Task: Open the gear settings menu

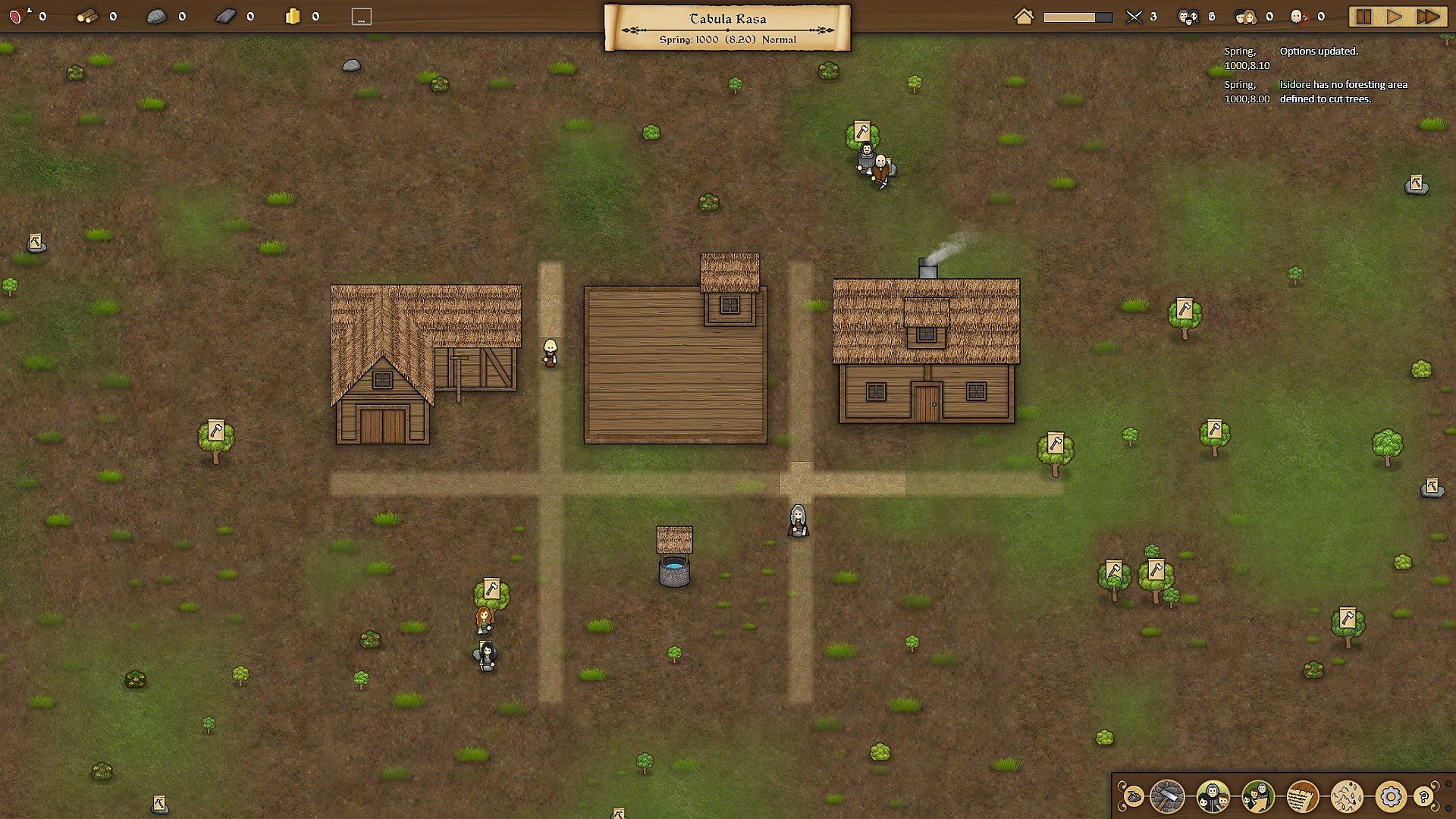Action: 1391,797
